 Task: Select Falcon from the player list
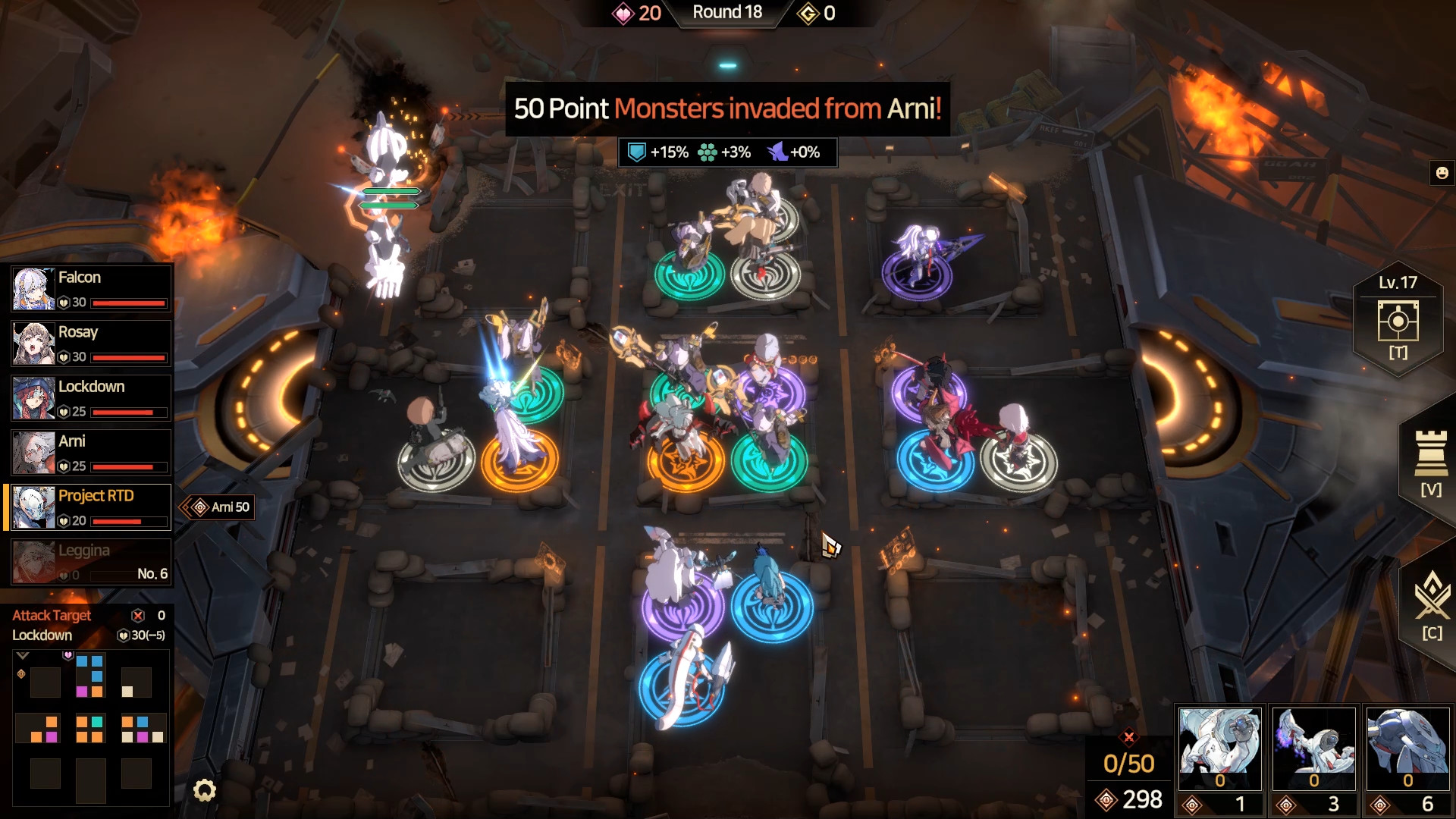pyautogui.click(x=89, y=289)
